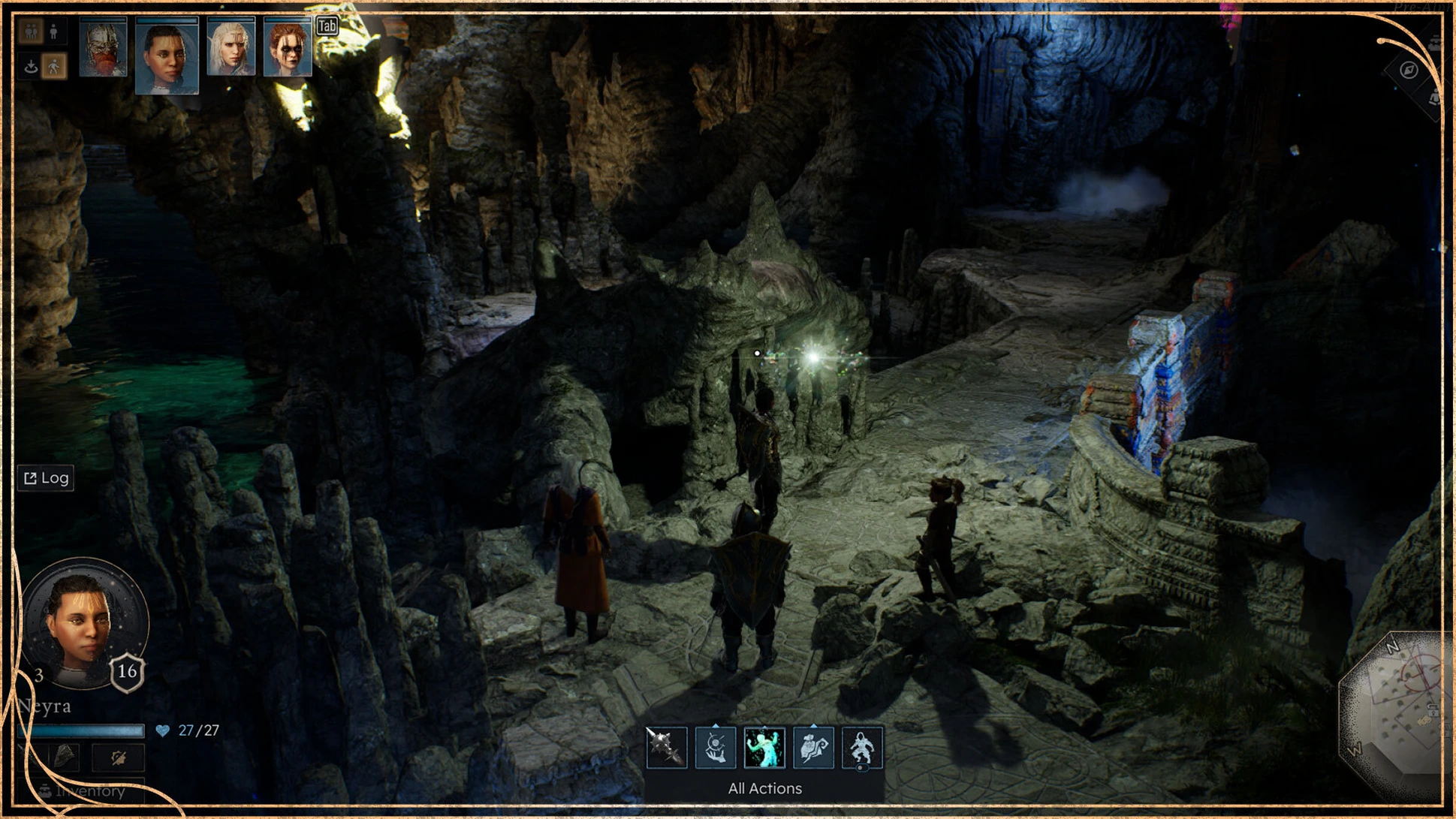The height and width of the screenshot is (819, 1456).
Task: Select Neyra's equipped shield slot
Action: [x=66, y=757]
